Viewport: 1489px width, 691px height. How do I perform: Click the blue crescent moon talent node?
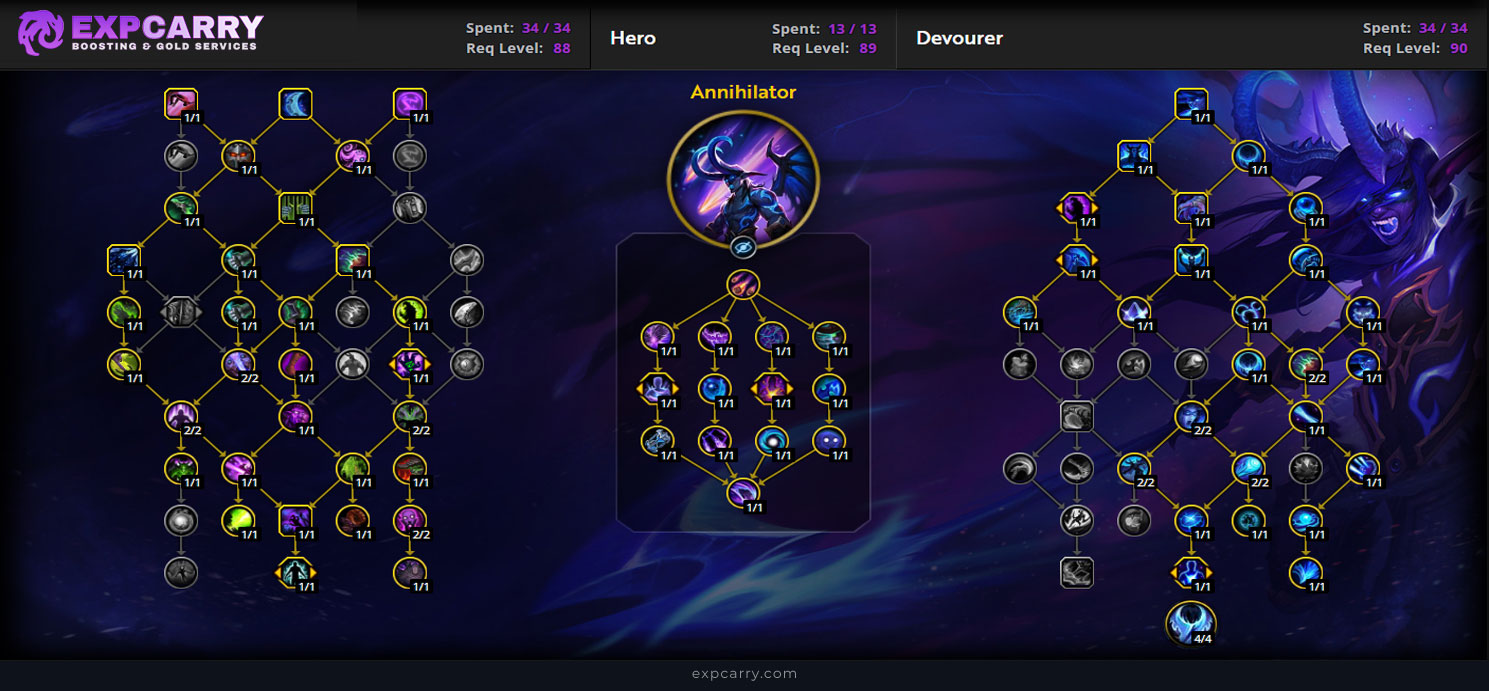point(295,104)
